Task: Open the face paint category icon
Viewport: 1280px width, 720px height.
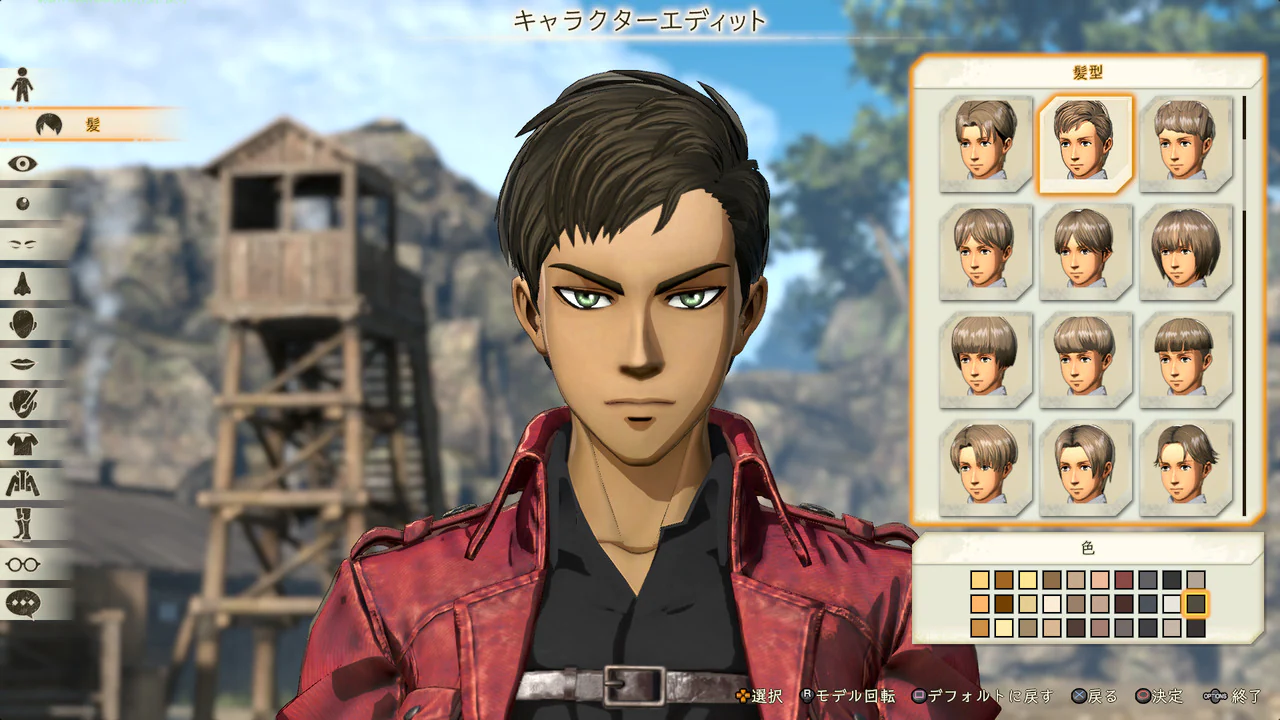Action: coord(22,402)
